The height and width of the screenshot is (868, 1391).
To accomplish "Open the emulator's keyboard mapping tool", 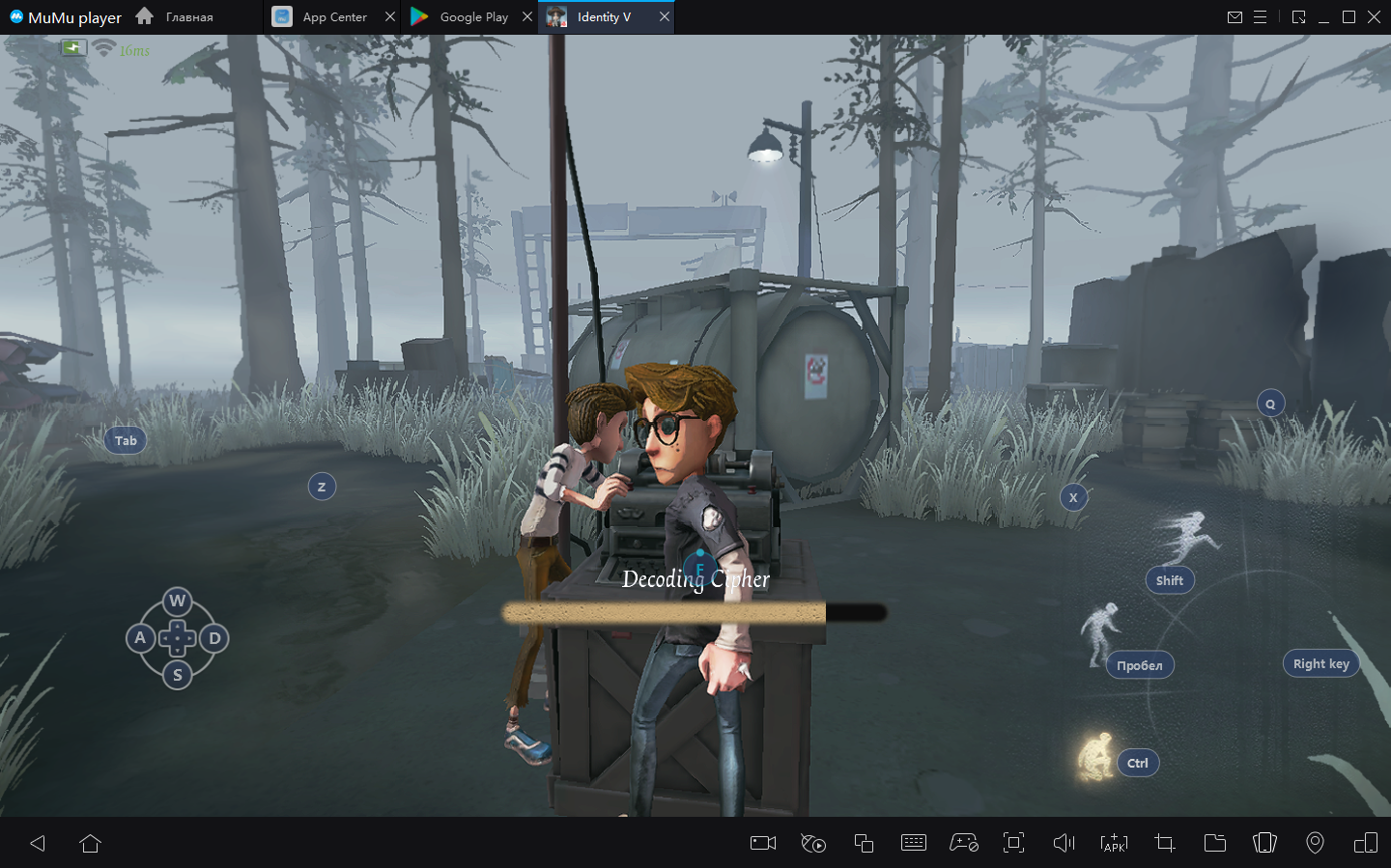I will click(913, 843).
